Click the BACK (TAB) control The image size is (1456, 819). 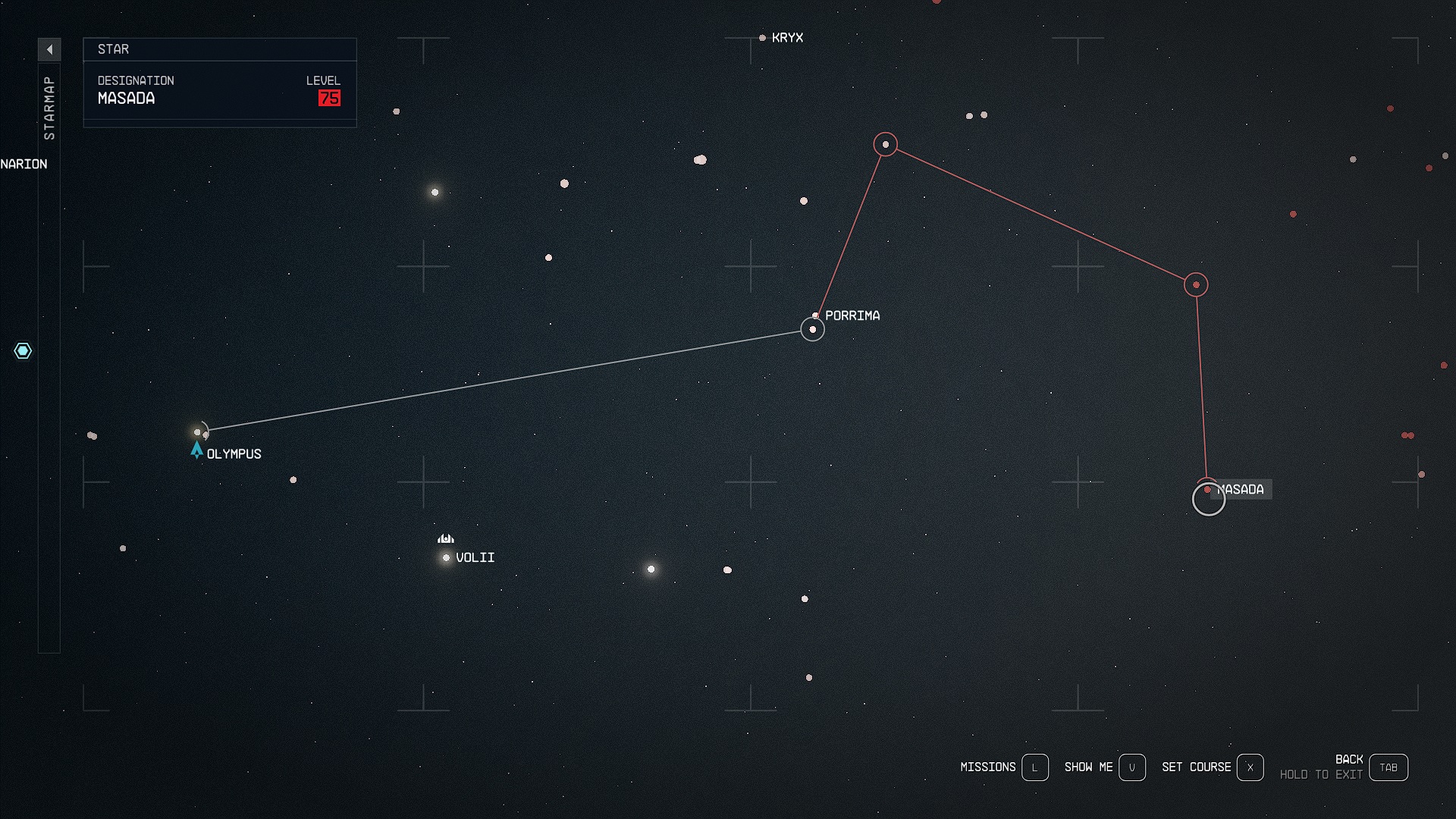coord(1389,767)
